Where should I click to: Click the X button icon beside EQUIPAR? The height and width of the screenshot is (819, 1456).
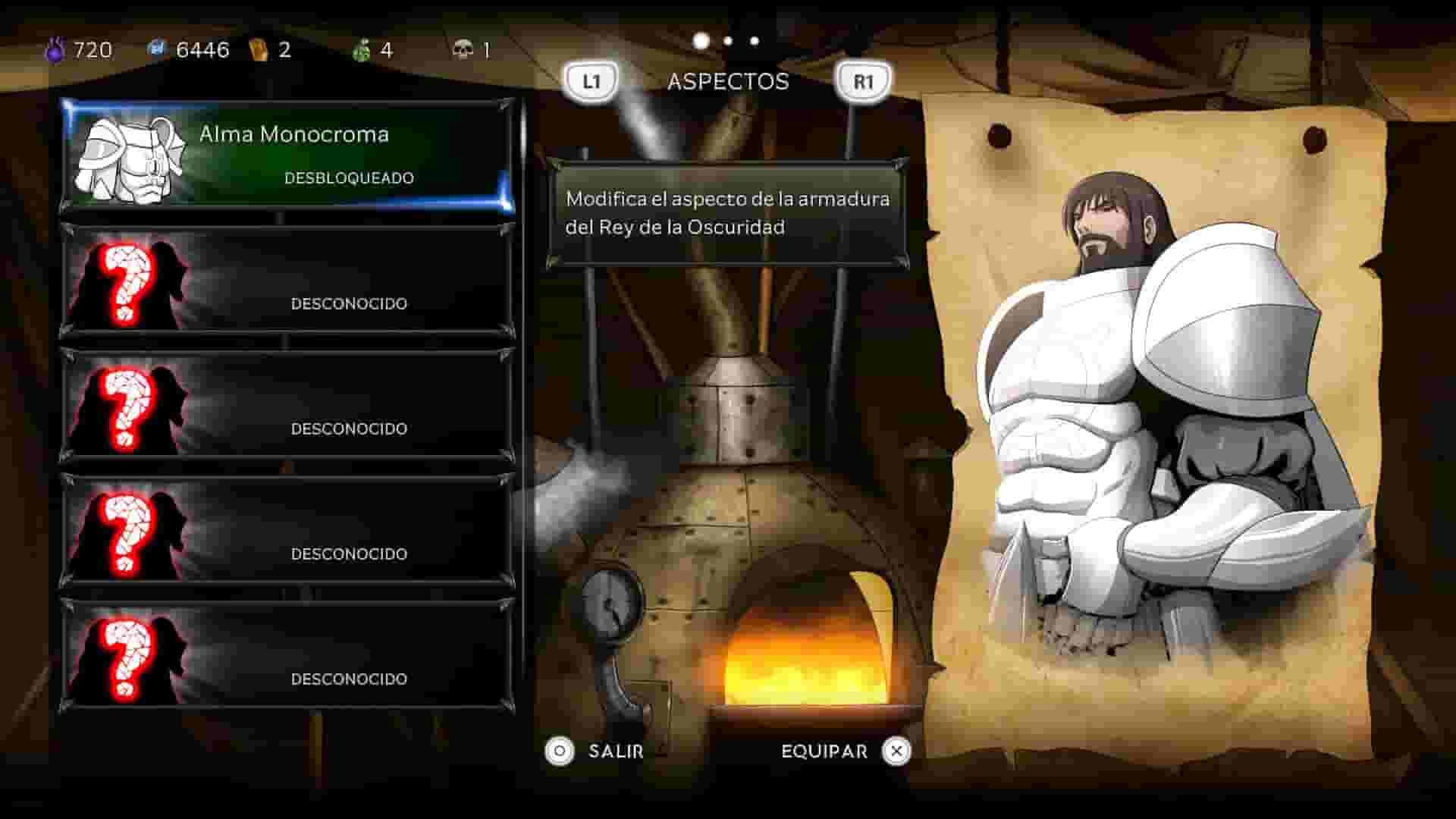click(896, 752)
